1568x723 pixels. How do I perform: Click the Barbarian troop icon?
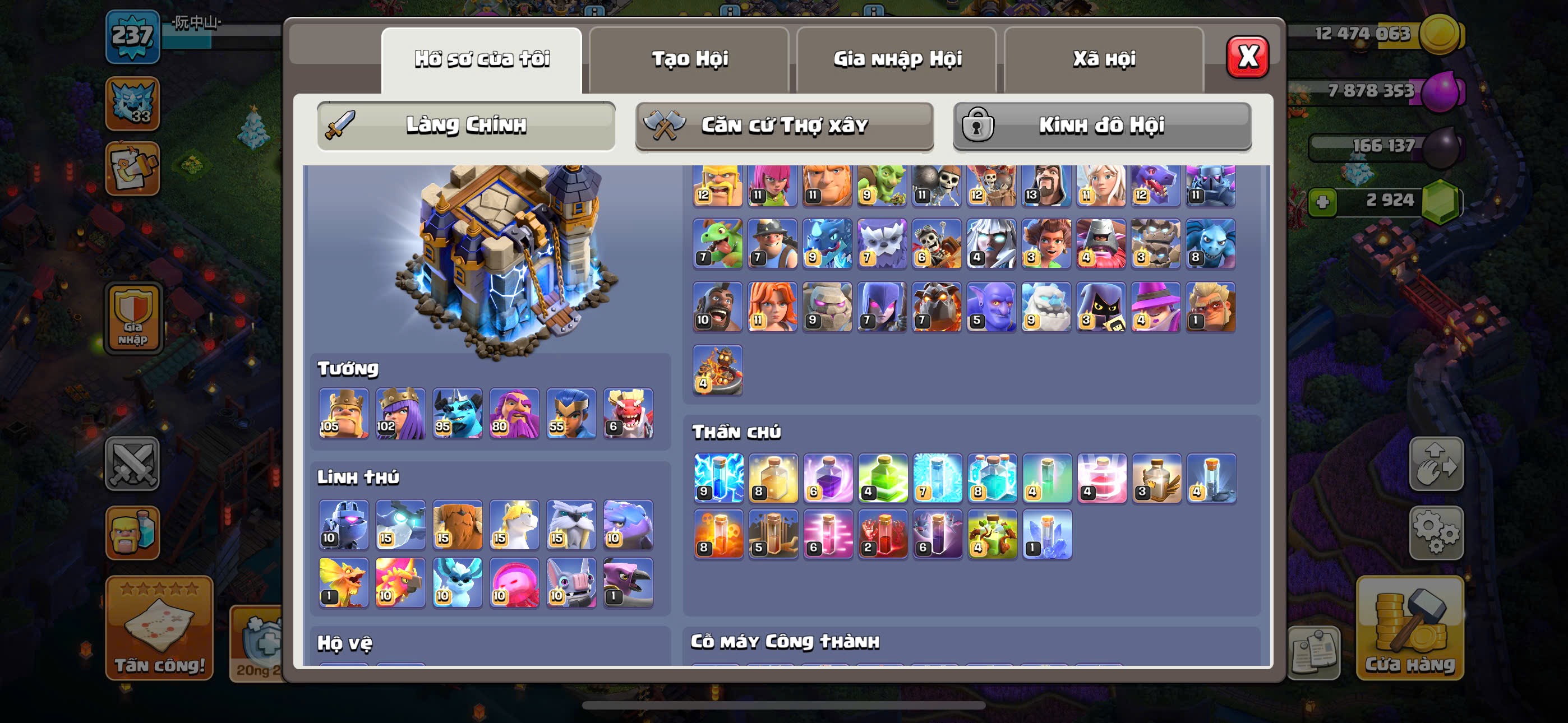[x=718, y=185]
